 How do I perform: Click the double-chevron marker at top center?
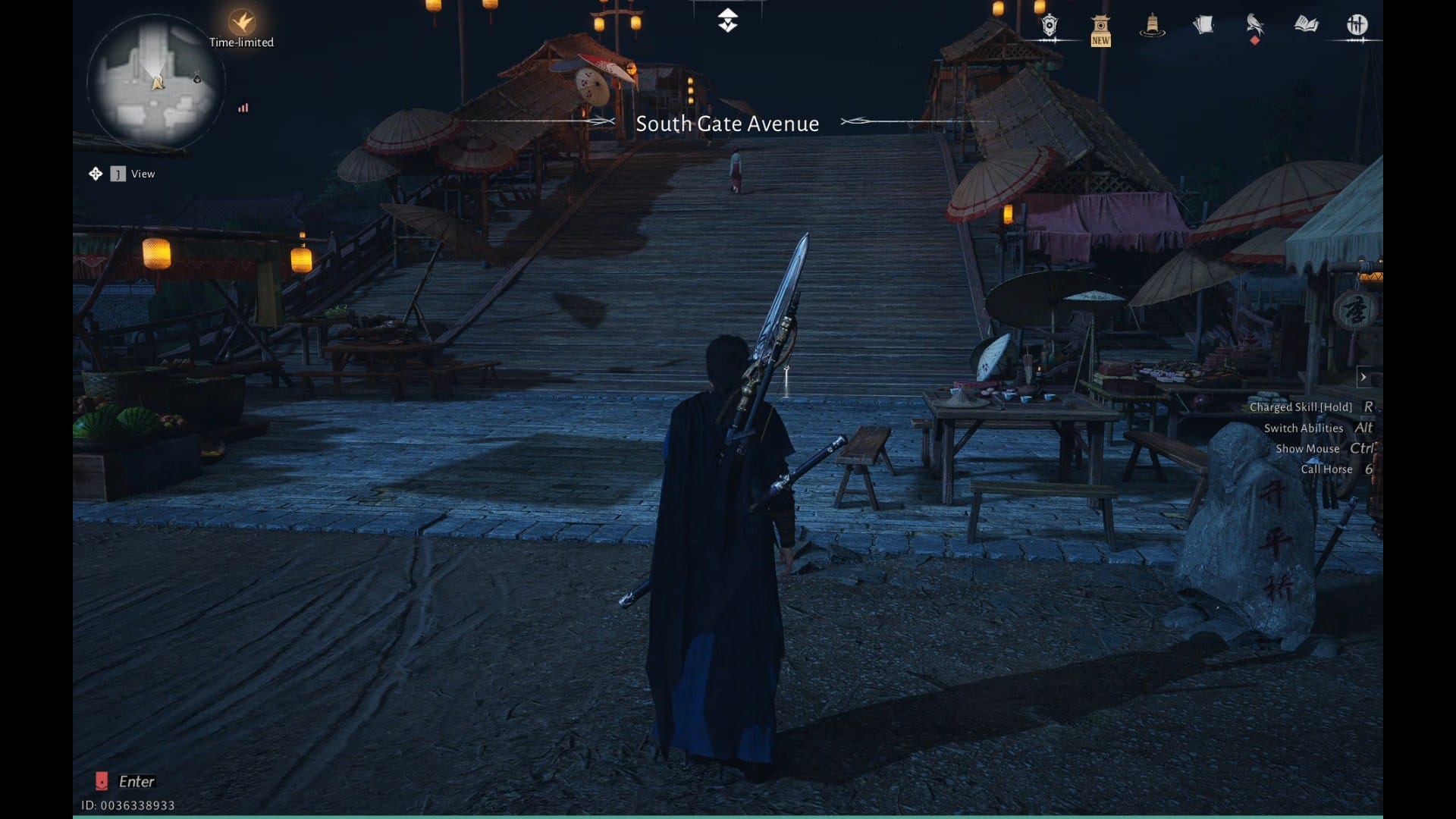(x=727, y=20)
